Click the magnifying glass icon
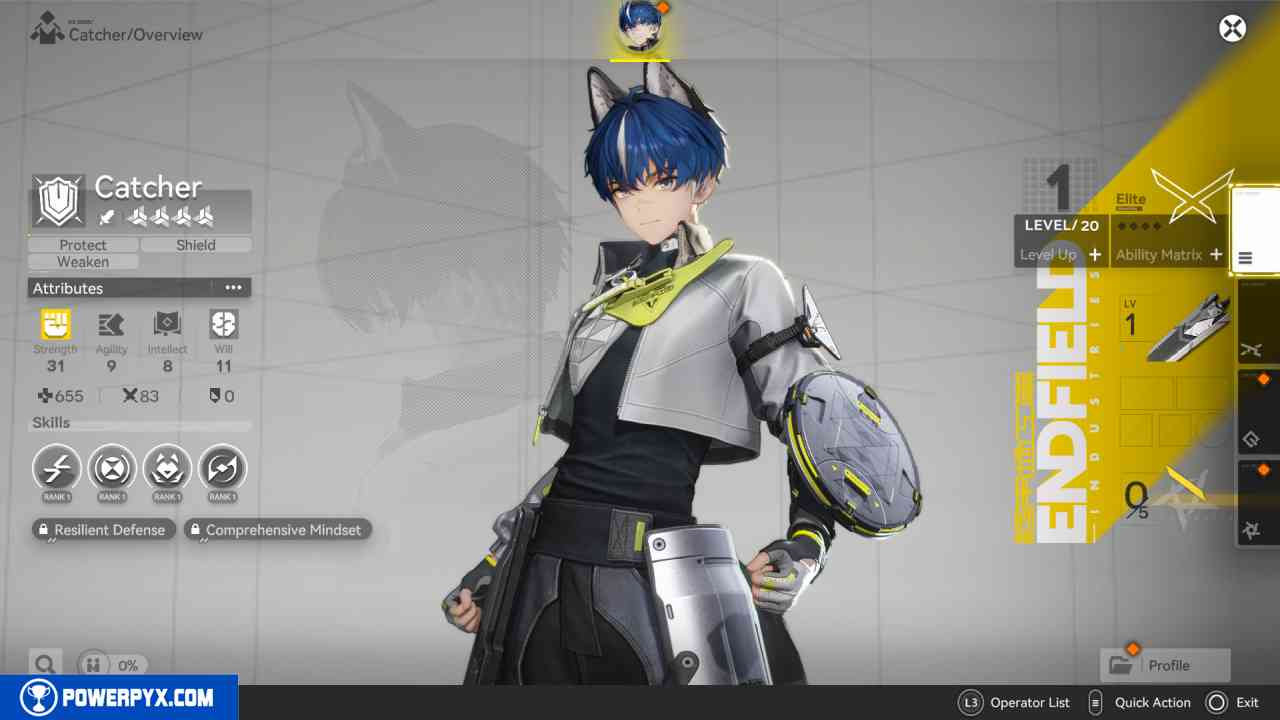The image size is (1280, 720). click(44, 664)
